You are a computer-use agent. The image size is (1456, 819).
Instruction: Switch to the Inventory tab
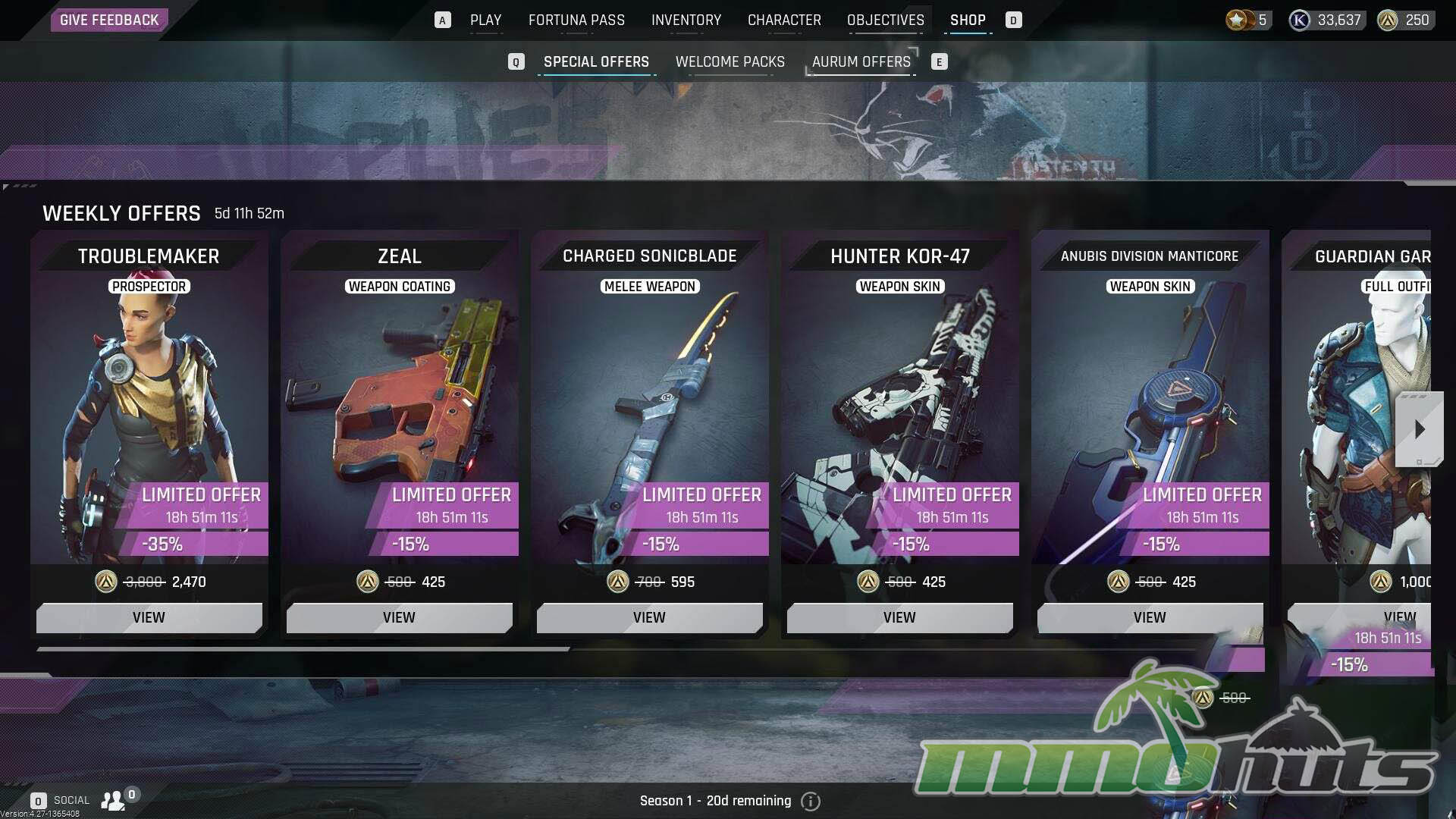point(686,20)
